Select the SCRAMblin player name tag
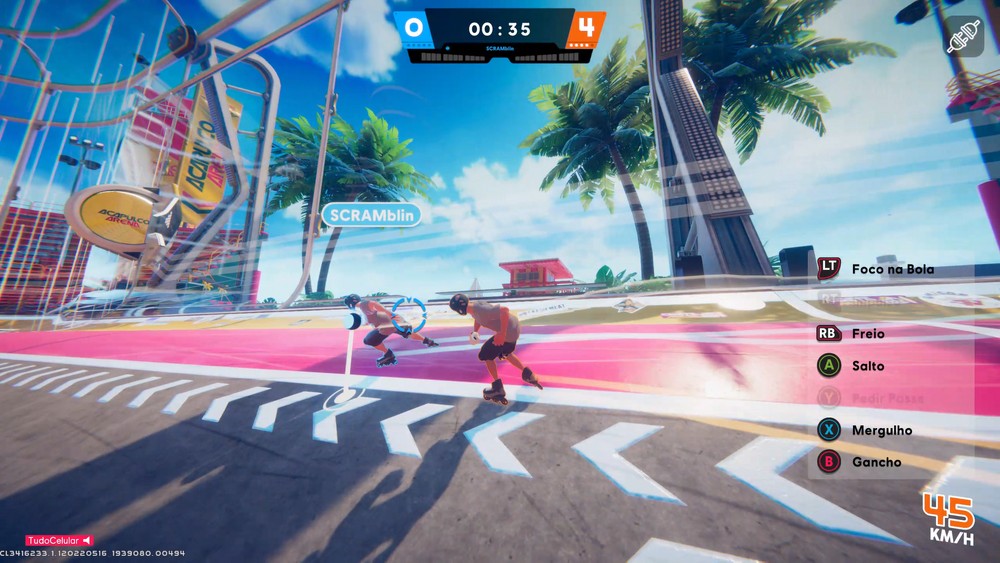1000x563 pixels. click(x=371, y=214)
